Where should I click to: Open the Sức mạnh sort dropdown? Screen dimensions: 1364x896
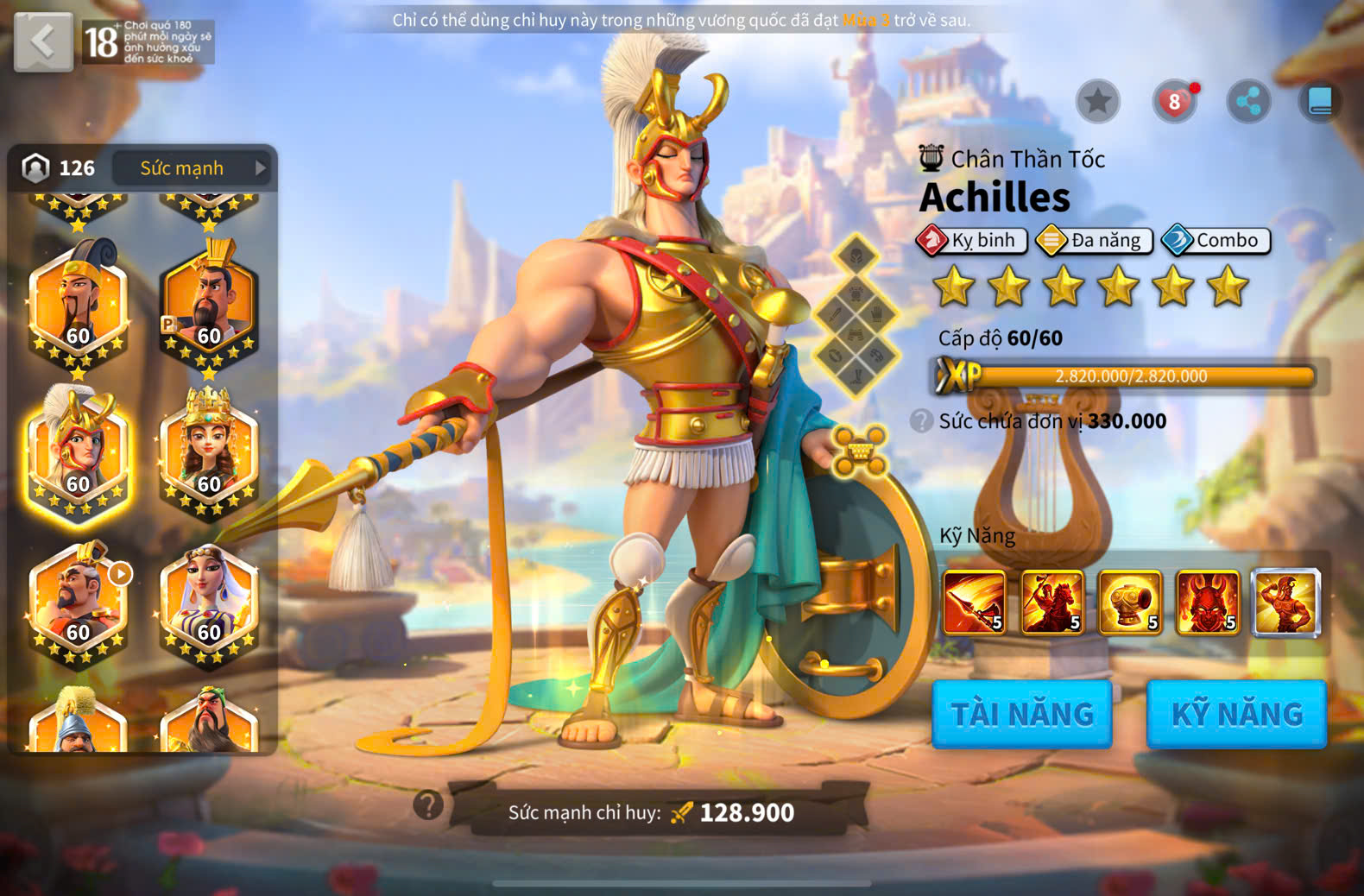[193, 168]
